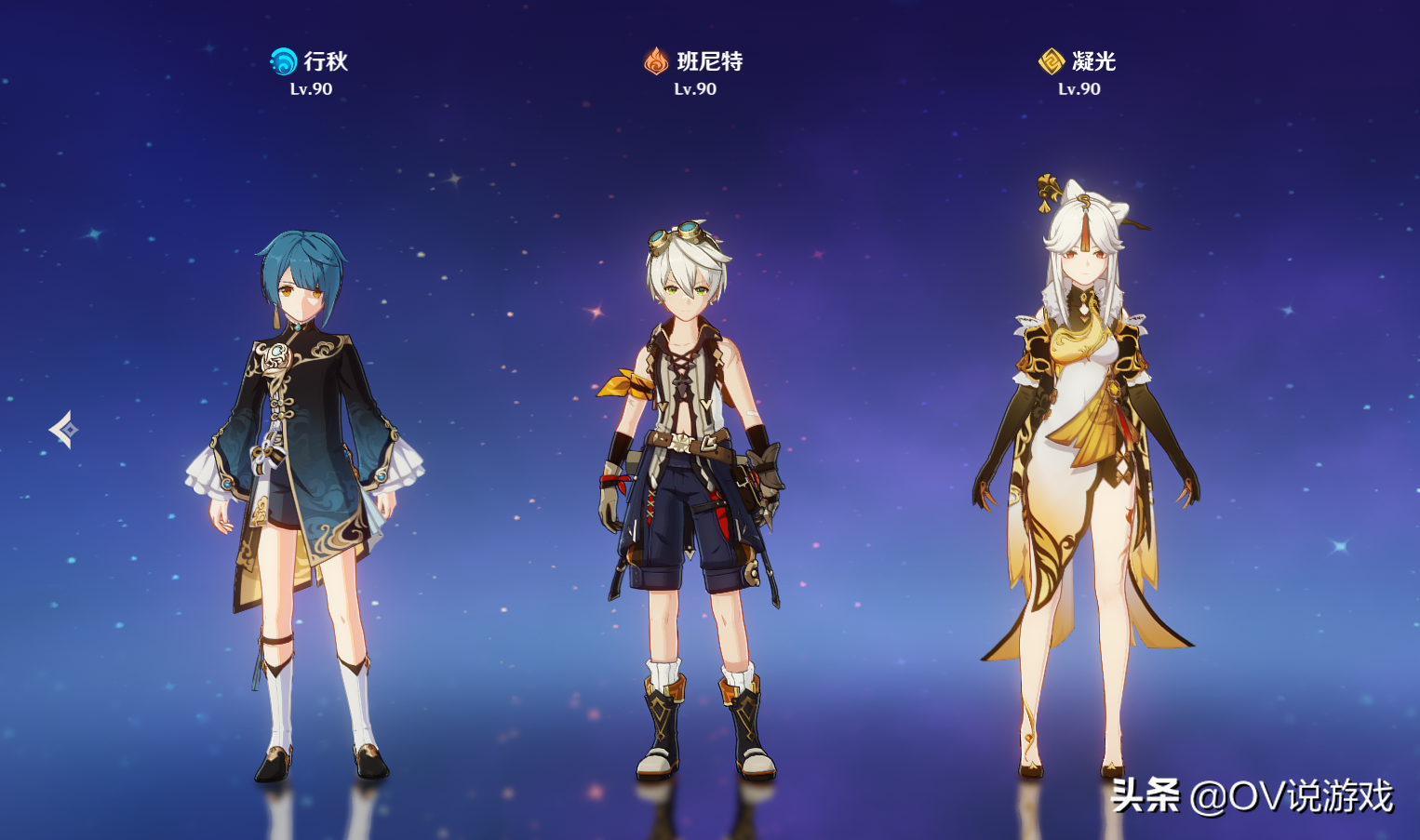Switch to the previous party with the left arrow
Screen dimensions: 1420x840
point(64,430)
